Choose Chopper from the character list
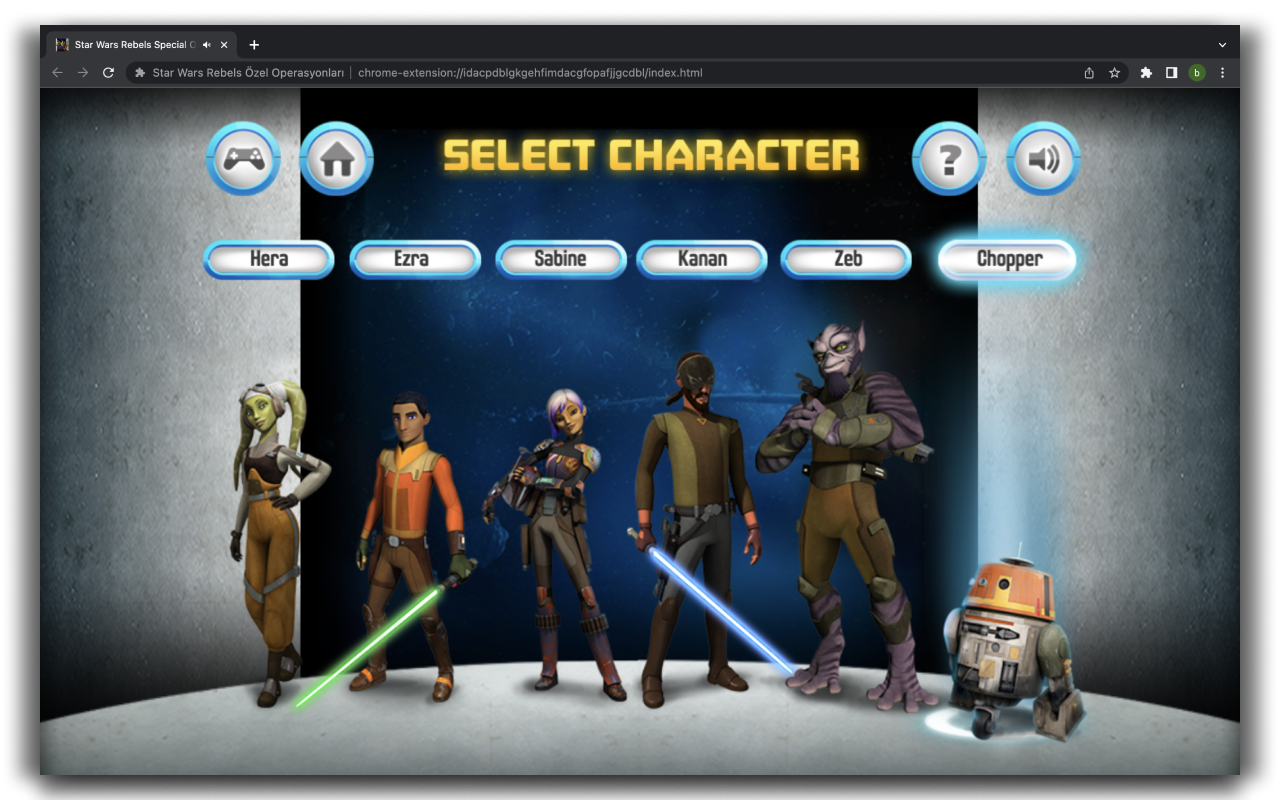The image size is (1280, 800). pyautogui.click(x=1007, y=259)
